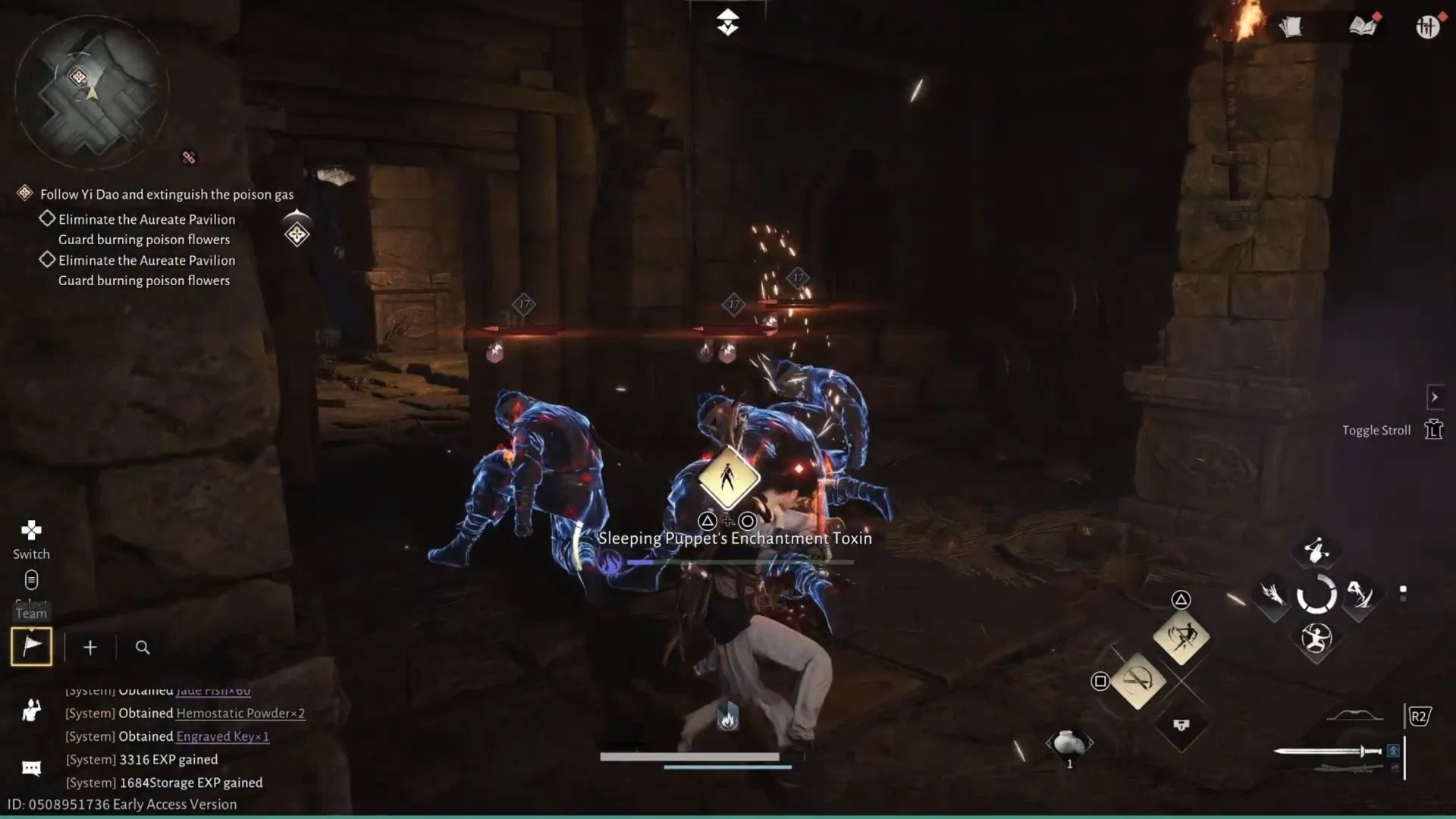1456x819 pixels.
Task: Open the quest log icon in top-right
Action: 1291,27
